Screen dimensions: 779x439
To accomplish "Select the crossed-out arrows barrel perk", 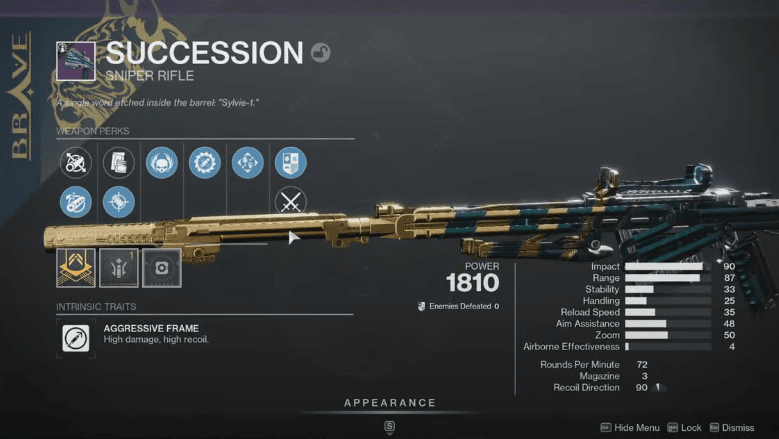I will (x=76, y=162).
